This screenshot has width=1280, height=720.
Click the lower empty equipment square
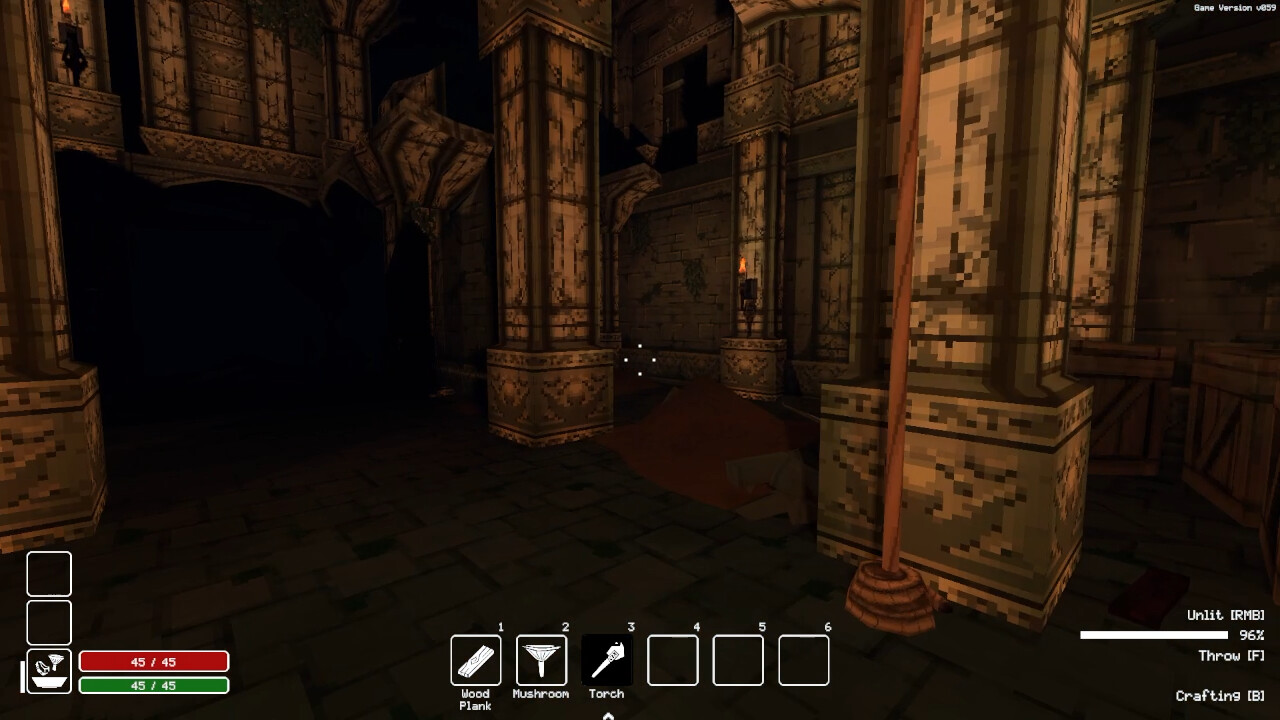pos(49,622)
